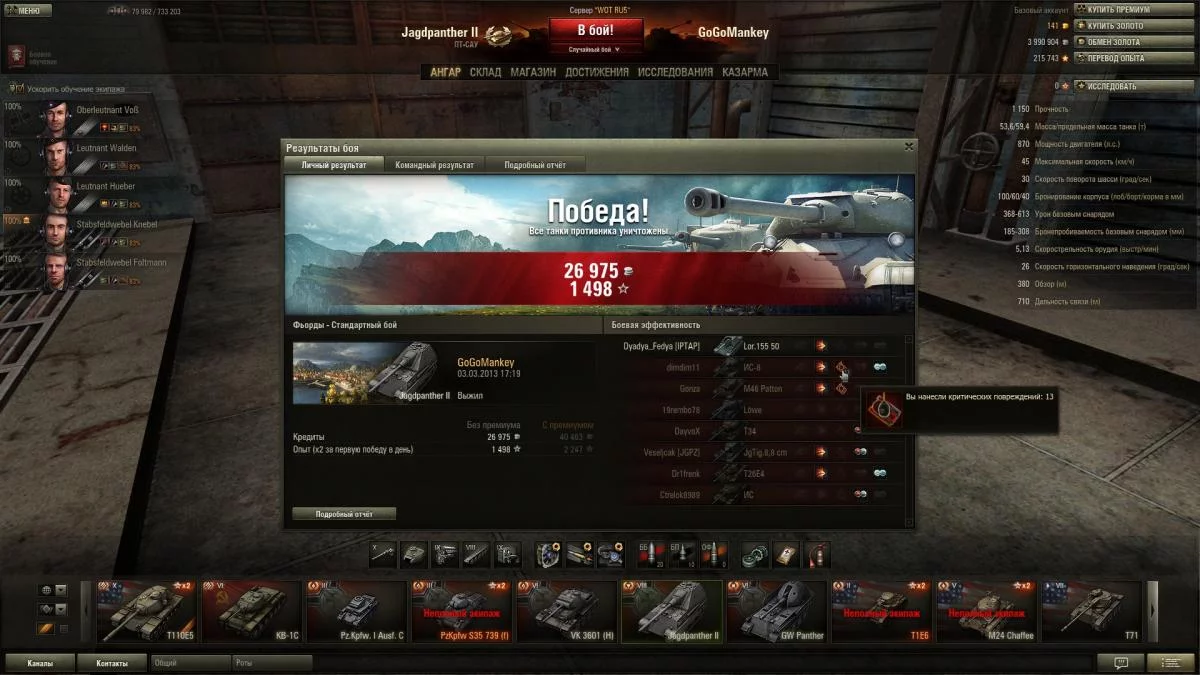Switch to Командный результат tab
1200x675 pixels.
[x=434, y=164]
